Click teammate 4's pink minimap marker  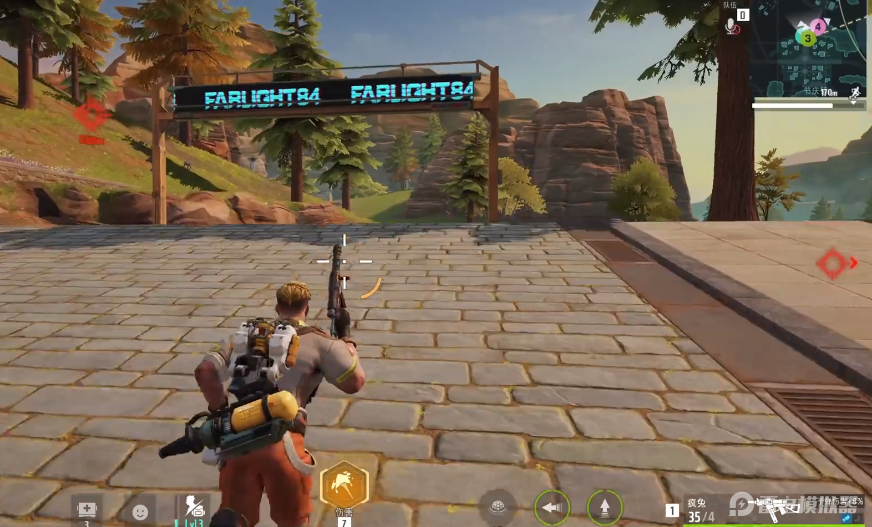pyautogui.click(x=819, y=26)
